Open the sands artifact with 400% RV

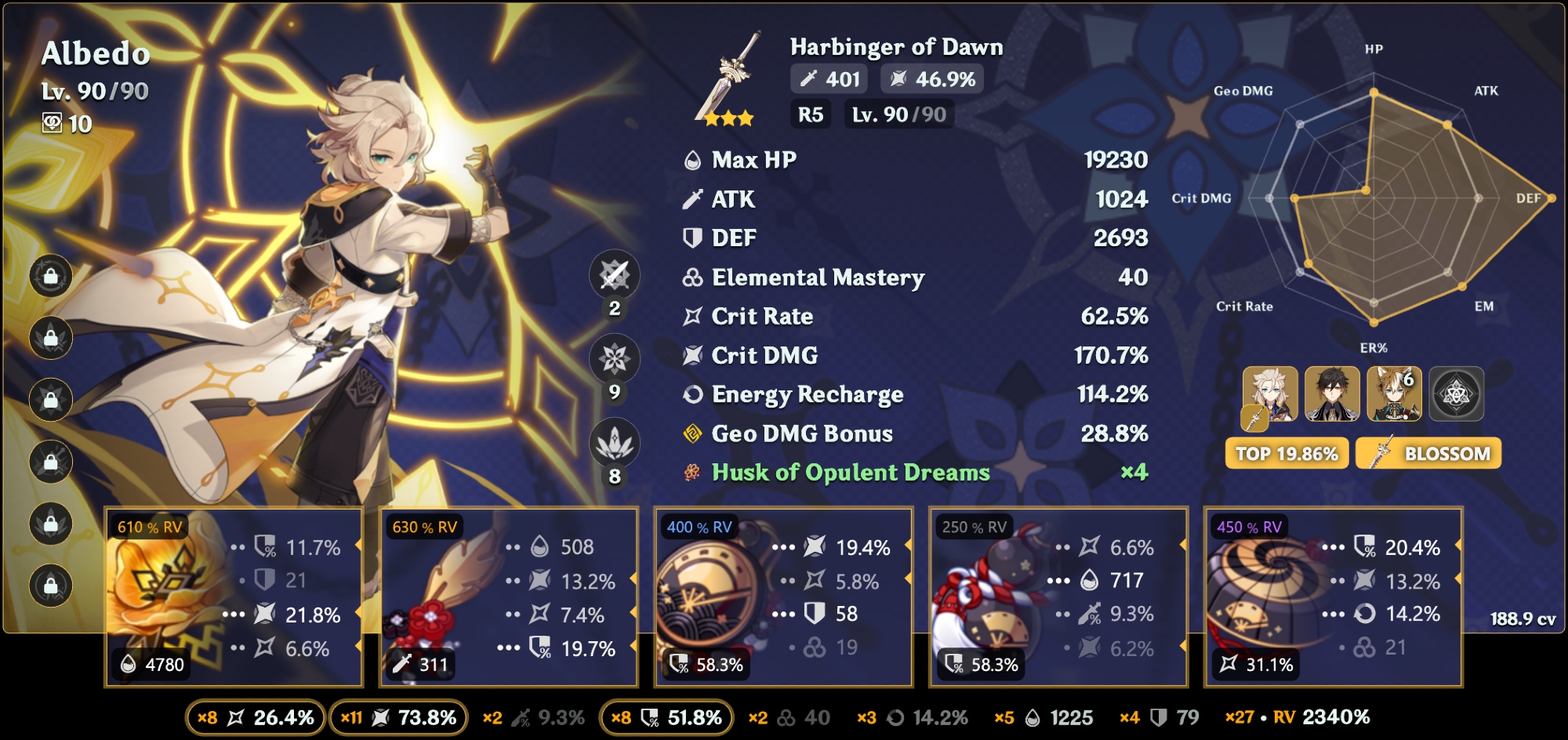tap(783, 597)
